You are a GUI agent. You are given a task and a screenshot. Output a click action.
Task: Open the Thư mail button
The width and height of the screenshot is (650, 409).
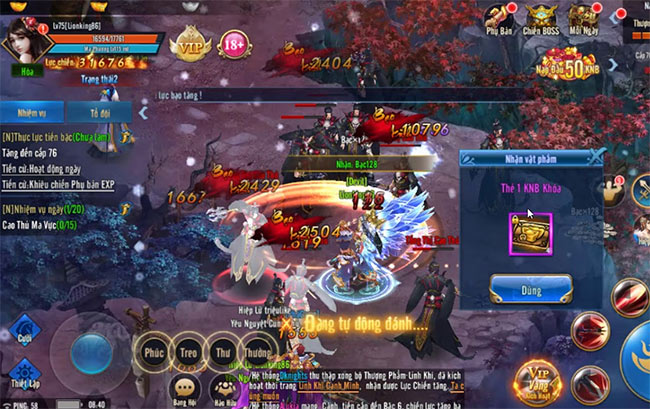[x=223, y=353]
